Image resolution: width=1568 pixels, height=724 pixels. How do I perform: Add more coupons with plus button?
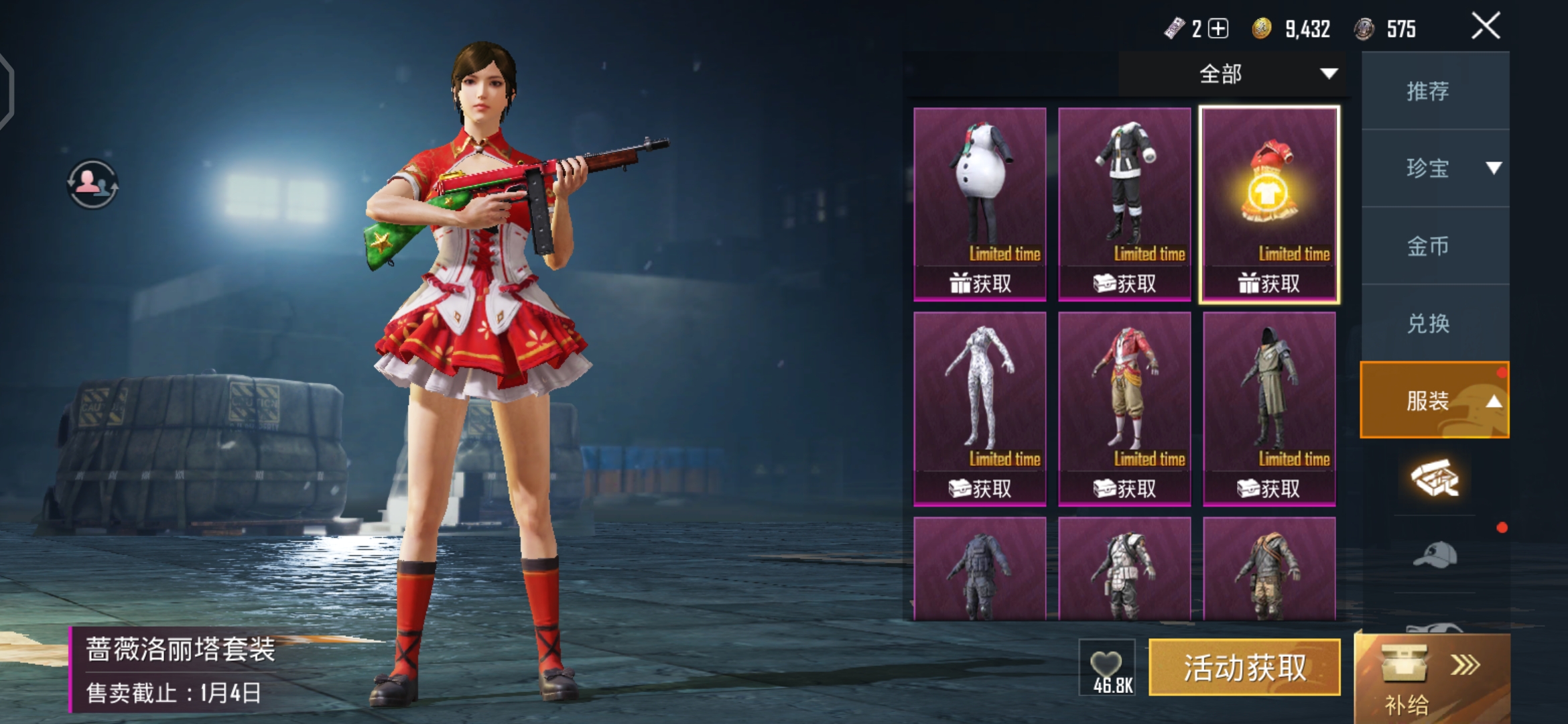[x=1218, y=29]
